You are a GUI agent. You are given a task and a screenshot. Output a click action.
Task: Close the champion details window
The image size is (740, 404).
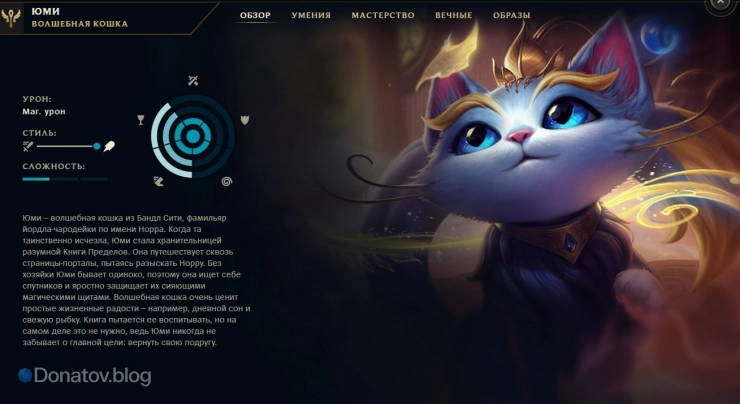click(x=719, y=4)
